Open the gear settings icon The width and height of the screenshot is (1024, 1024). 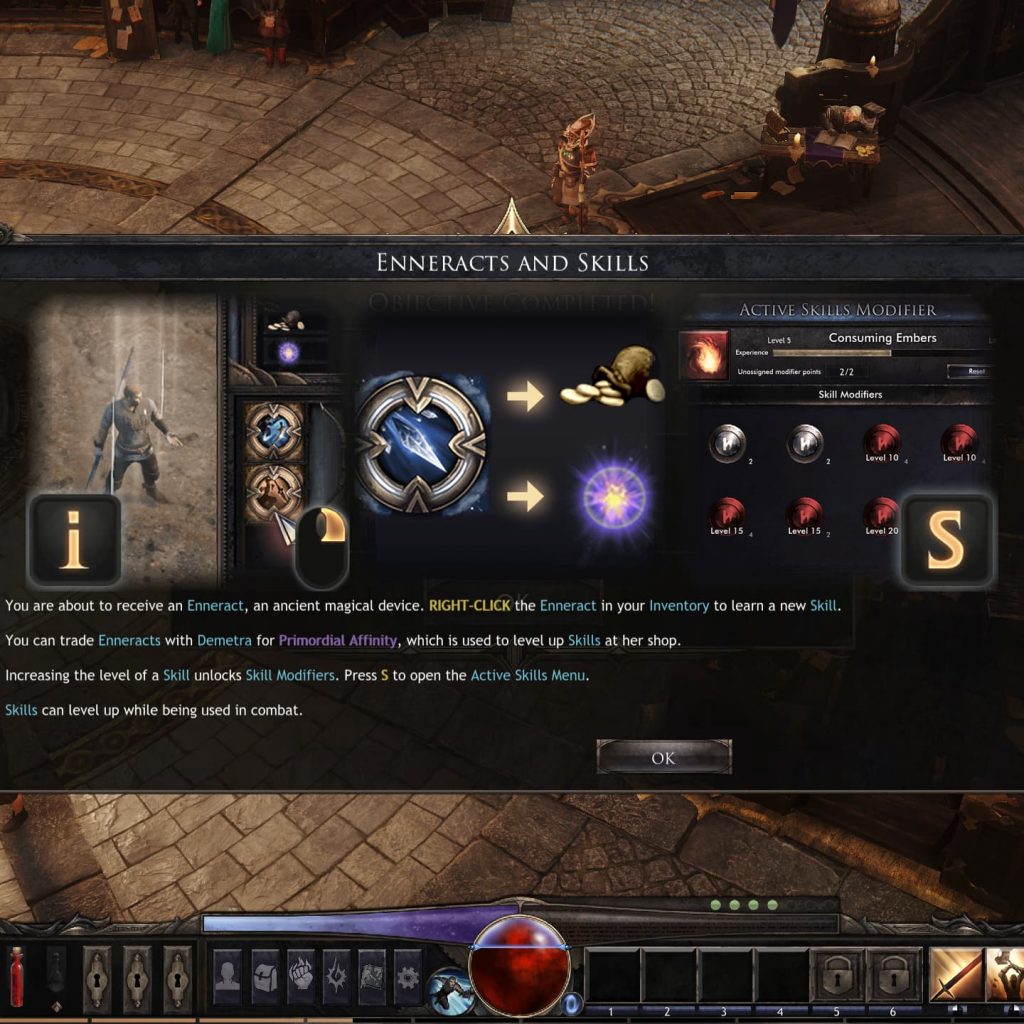408,976
